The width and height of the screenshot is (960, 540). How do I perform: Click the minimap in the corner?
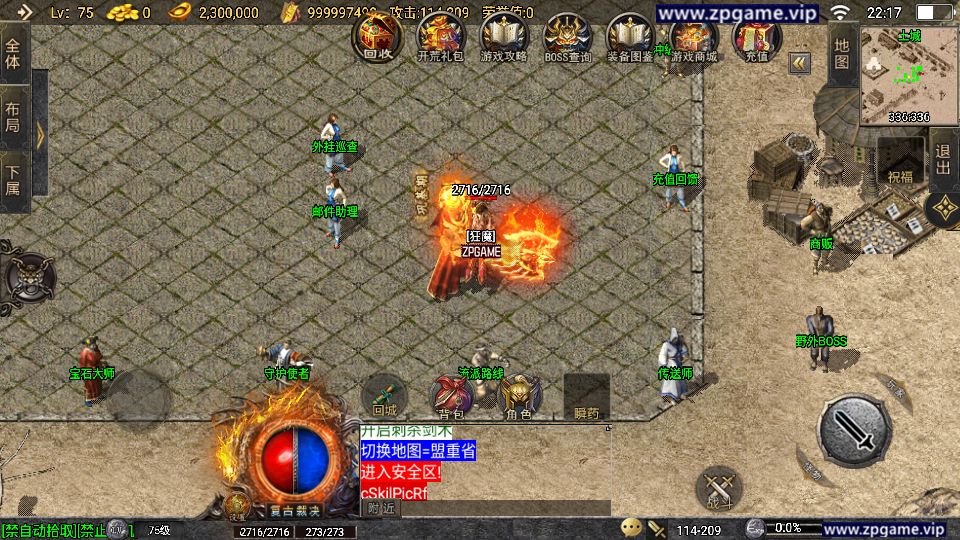click(x=908, y=75)
